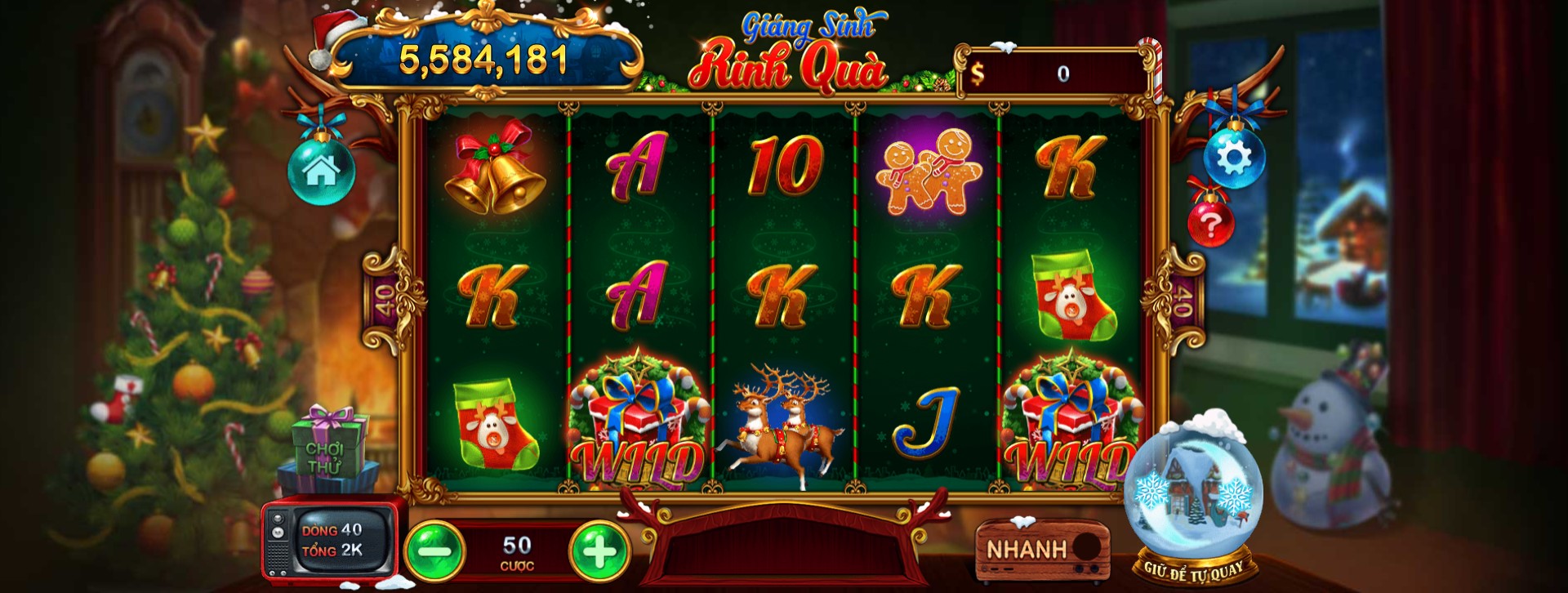Click the right 40 payline badge
This screenshot has width=1568, height=593.
coord(1181,299)
